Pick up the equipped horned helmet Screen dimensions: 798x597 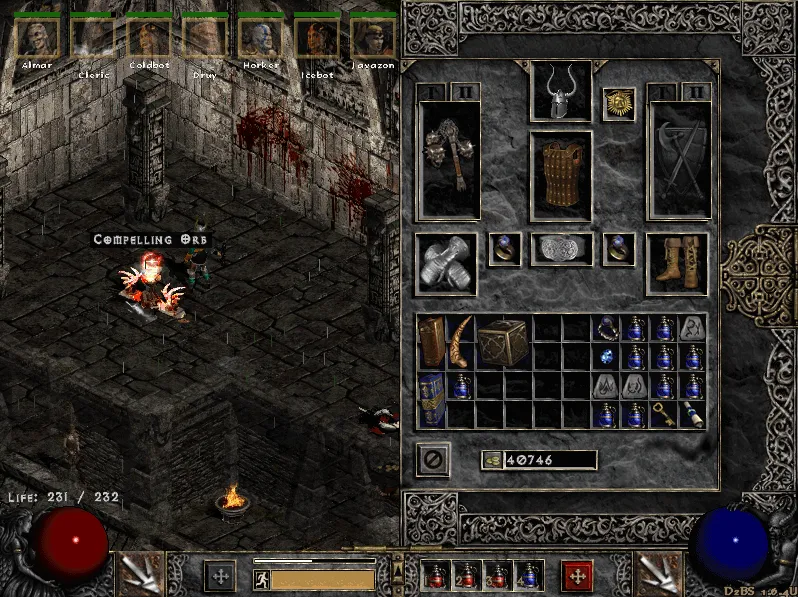(x=560, y=92)
